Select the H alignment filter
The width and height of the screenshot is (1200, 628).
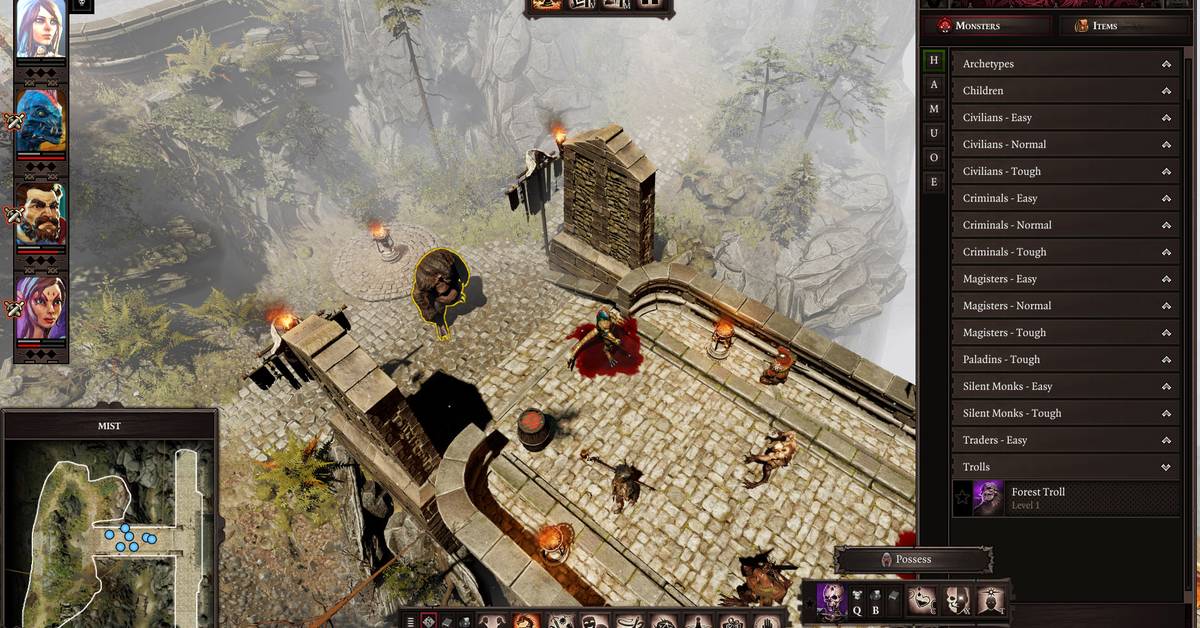(934, 61)
